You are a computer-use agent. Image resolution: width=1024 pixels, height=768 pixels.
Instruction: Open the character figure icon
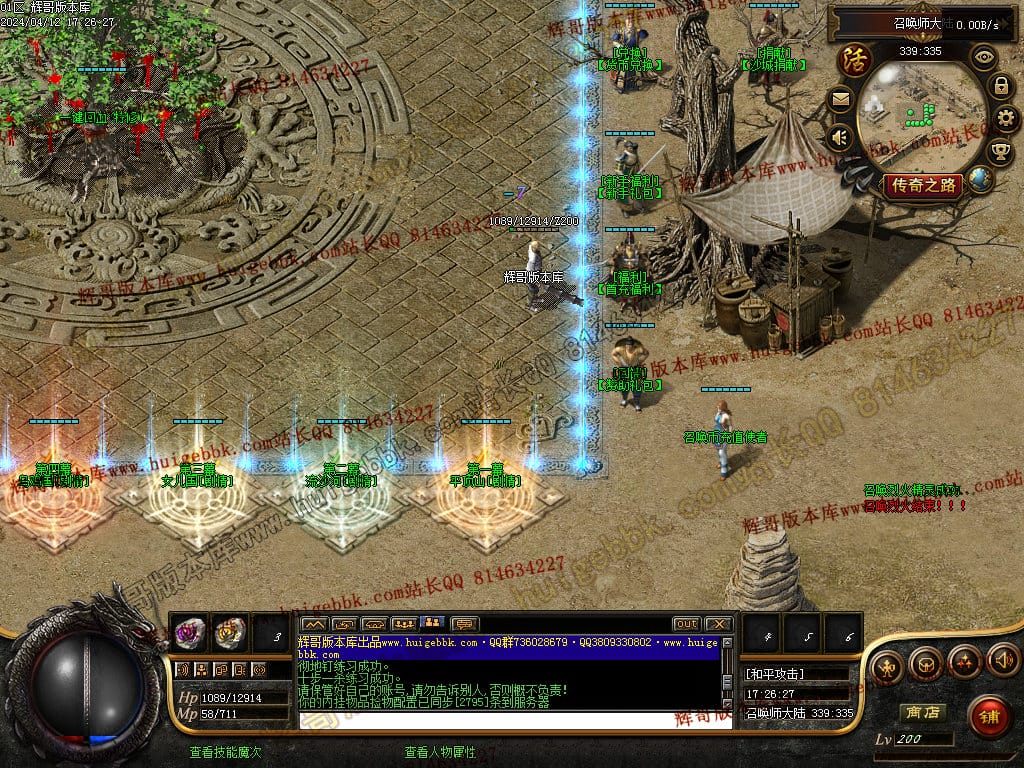(887, 664)
